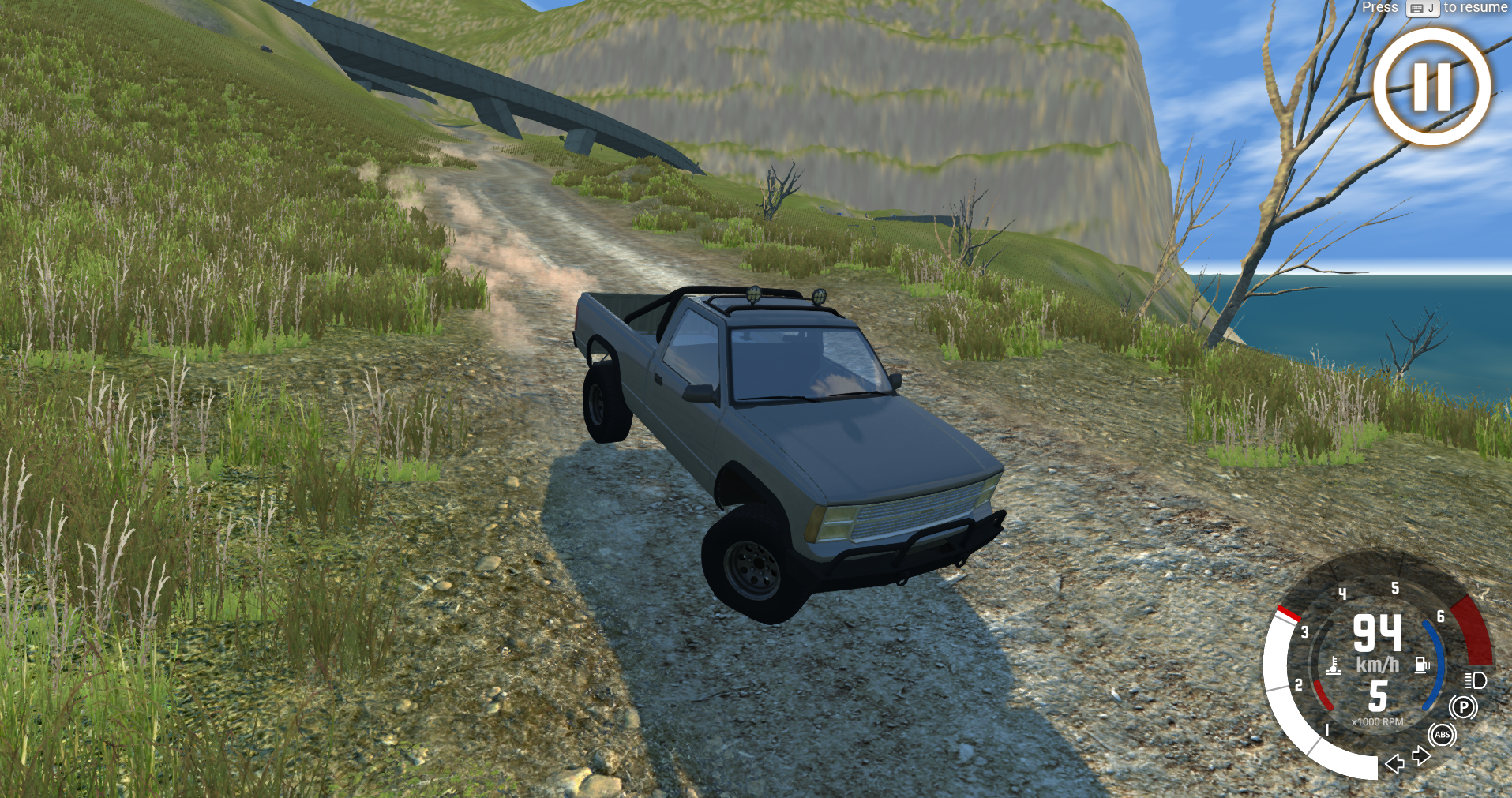Click the 94 km/h speed readout

tap(1377, 634)
